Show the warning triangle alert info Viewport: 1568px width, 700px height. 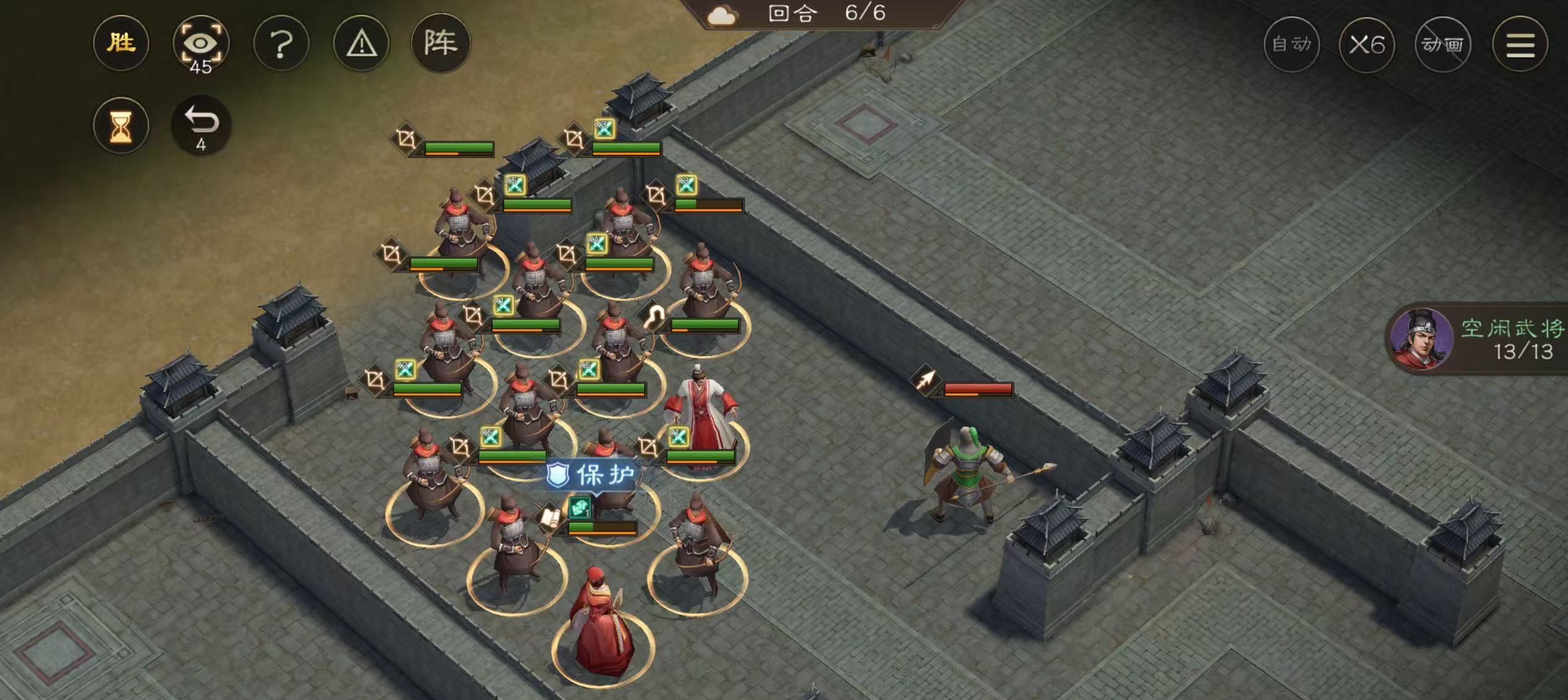(x=361, y=44)
